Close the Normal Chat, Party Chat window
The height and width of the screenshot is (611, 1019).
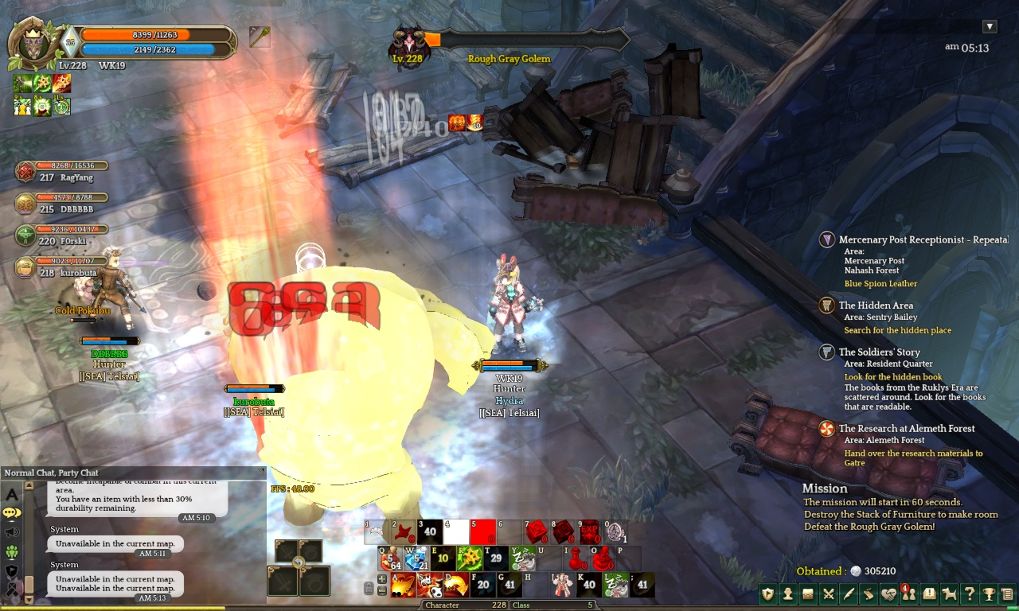262,470
